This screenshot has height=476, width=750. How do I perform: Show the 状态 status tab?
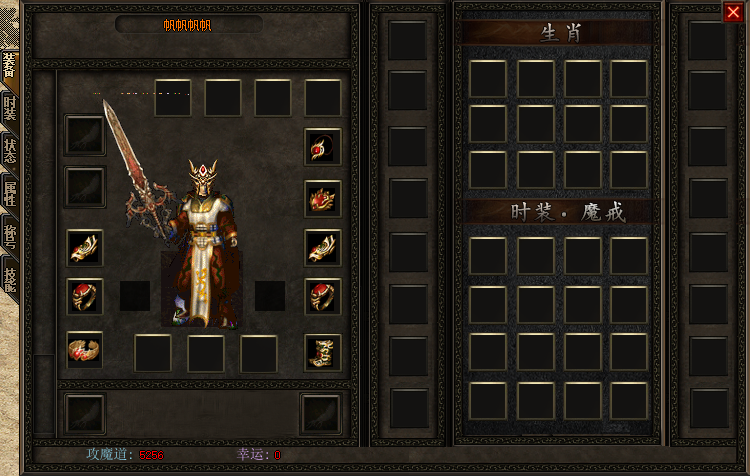pos(10,151)
